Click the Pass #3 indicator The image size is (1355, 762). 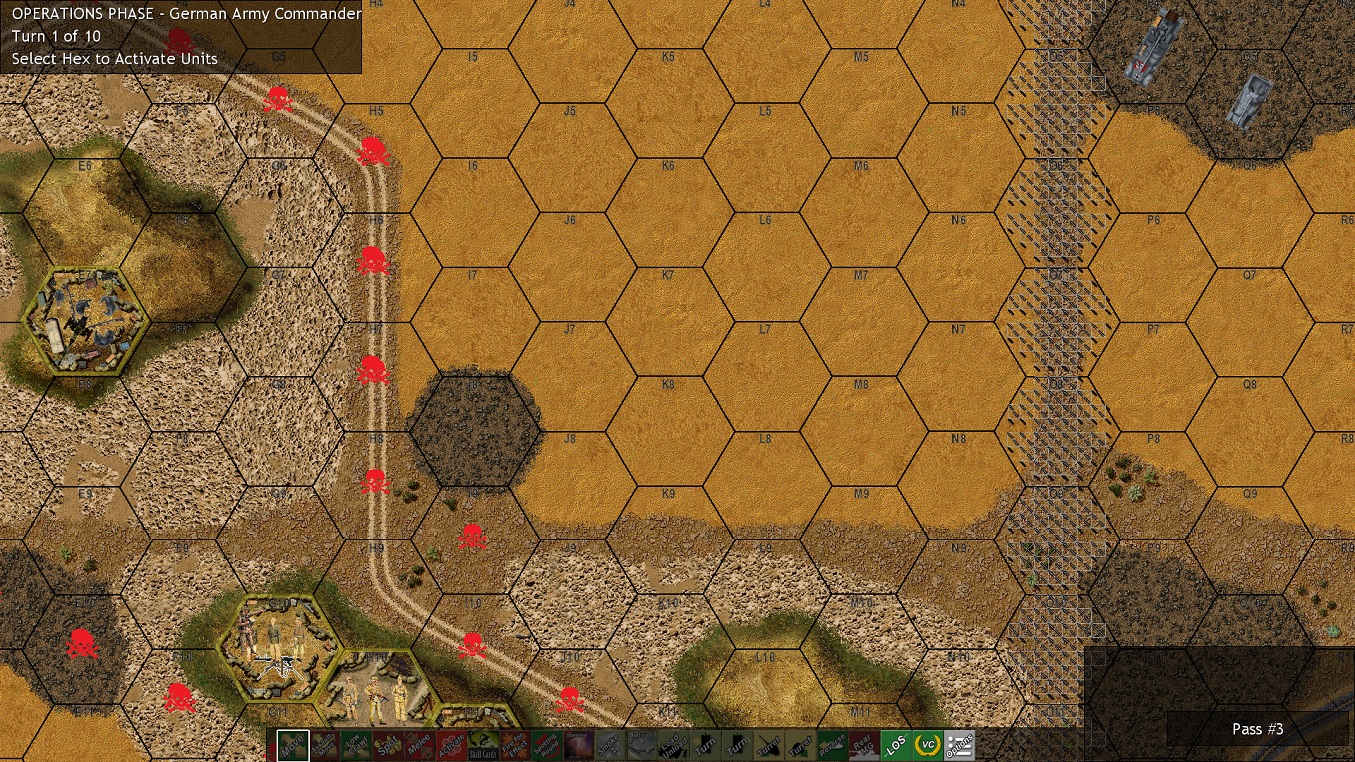point(1257,729)
